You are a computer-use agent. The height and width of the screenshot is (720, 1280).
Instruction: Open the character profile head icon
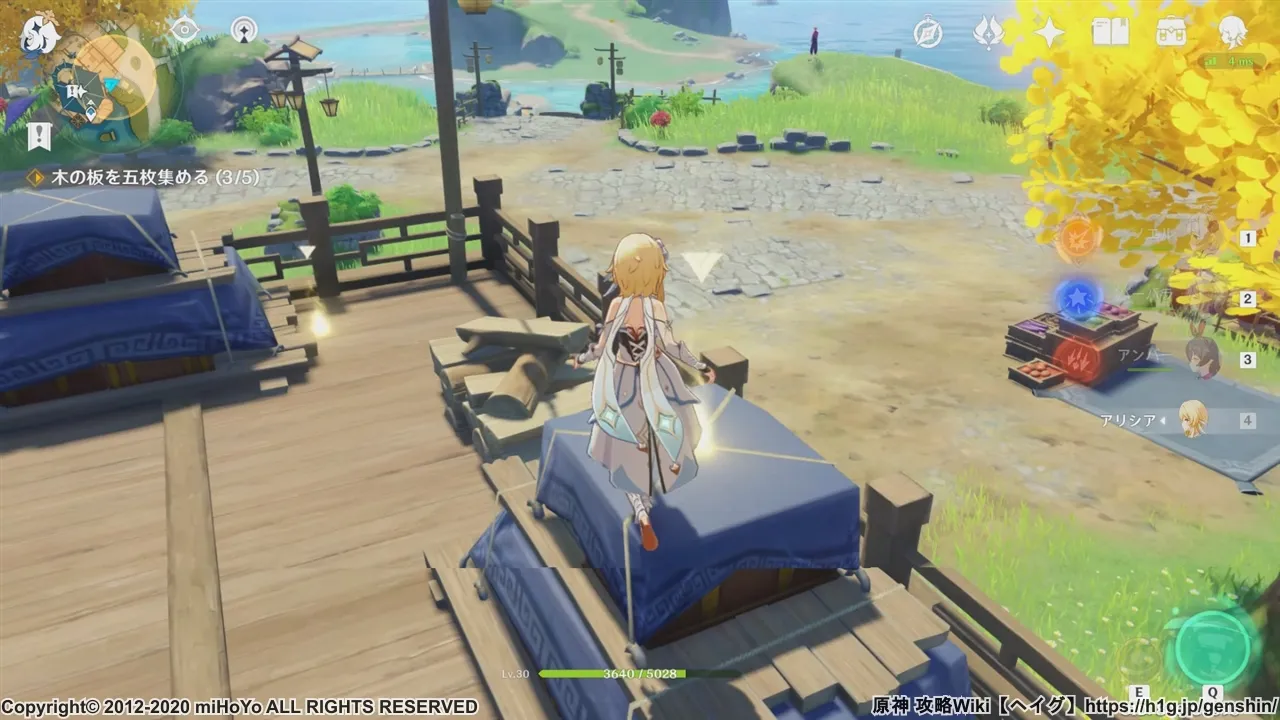(x=1232, y=33)
